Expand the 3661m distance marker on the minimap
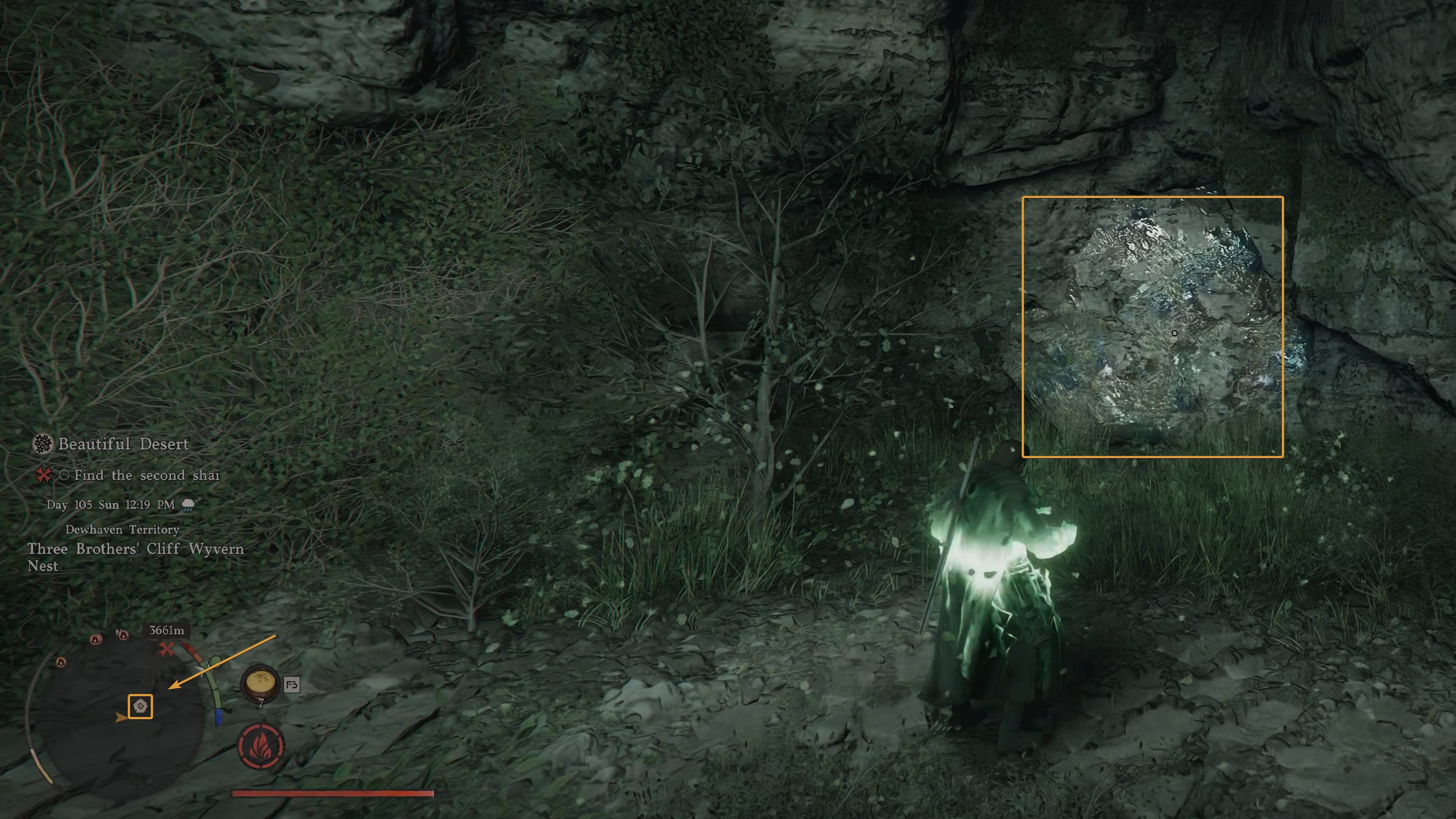Viewport: 1456px width, 819px height. tap(167, 631)
